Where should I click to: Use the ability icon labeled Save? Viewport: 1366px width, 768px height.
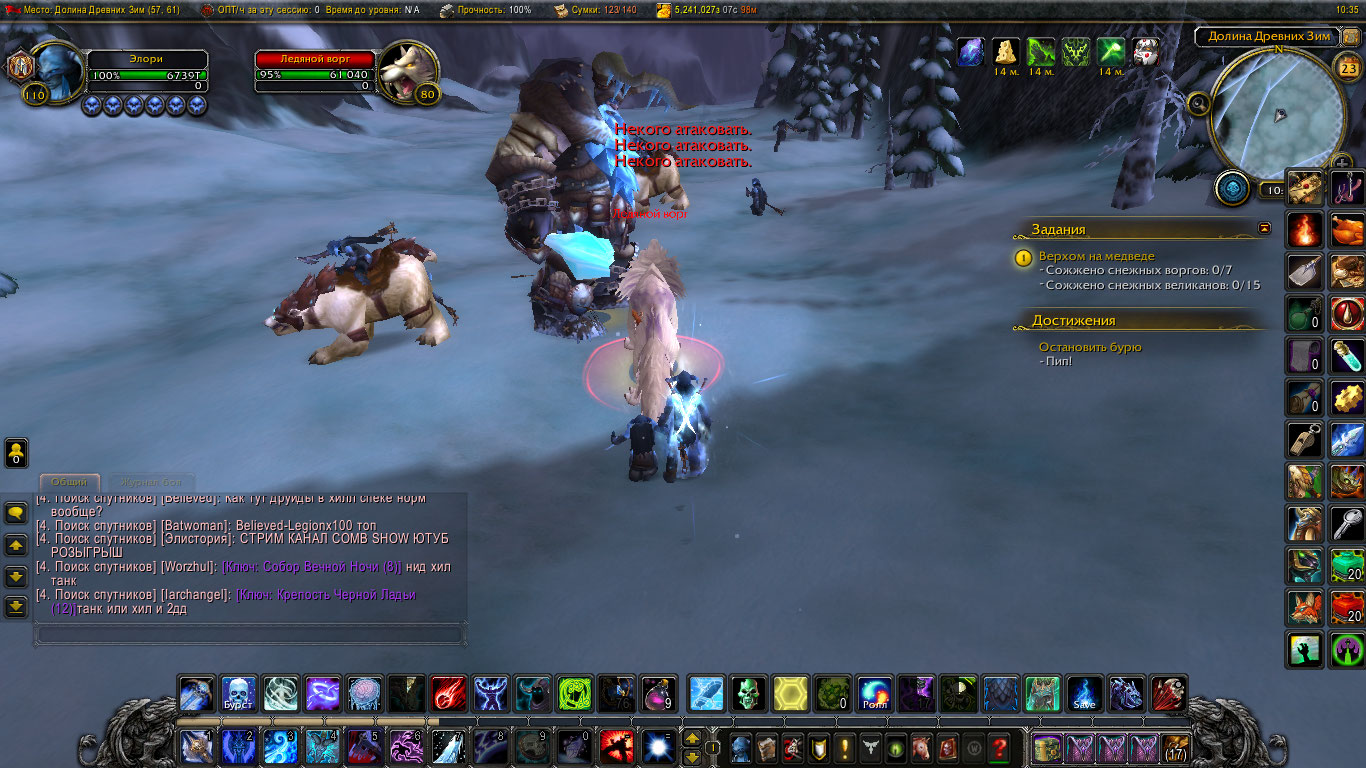click(x=1084, y=693)
